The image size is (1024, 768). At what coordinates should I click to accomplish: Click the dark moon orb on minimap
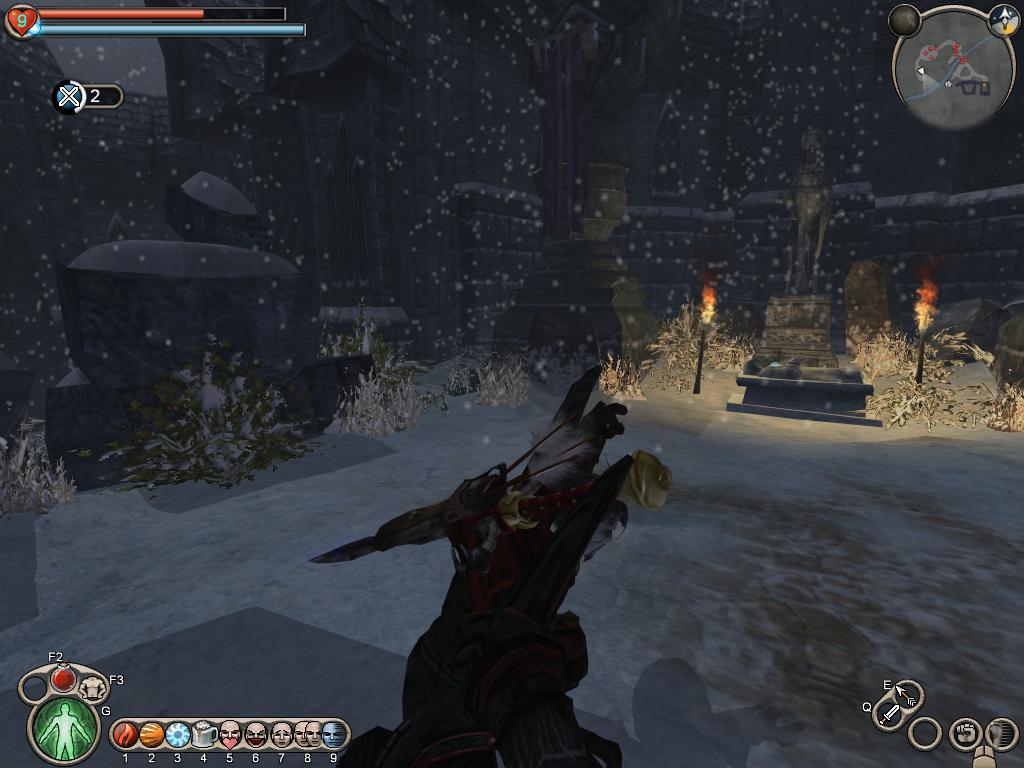click(x=904, y=20)
